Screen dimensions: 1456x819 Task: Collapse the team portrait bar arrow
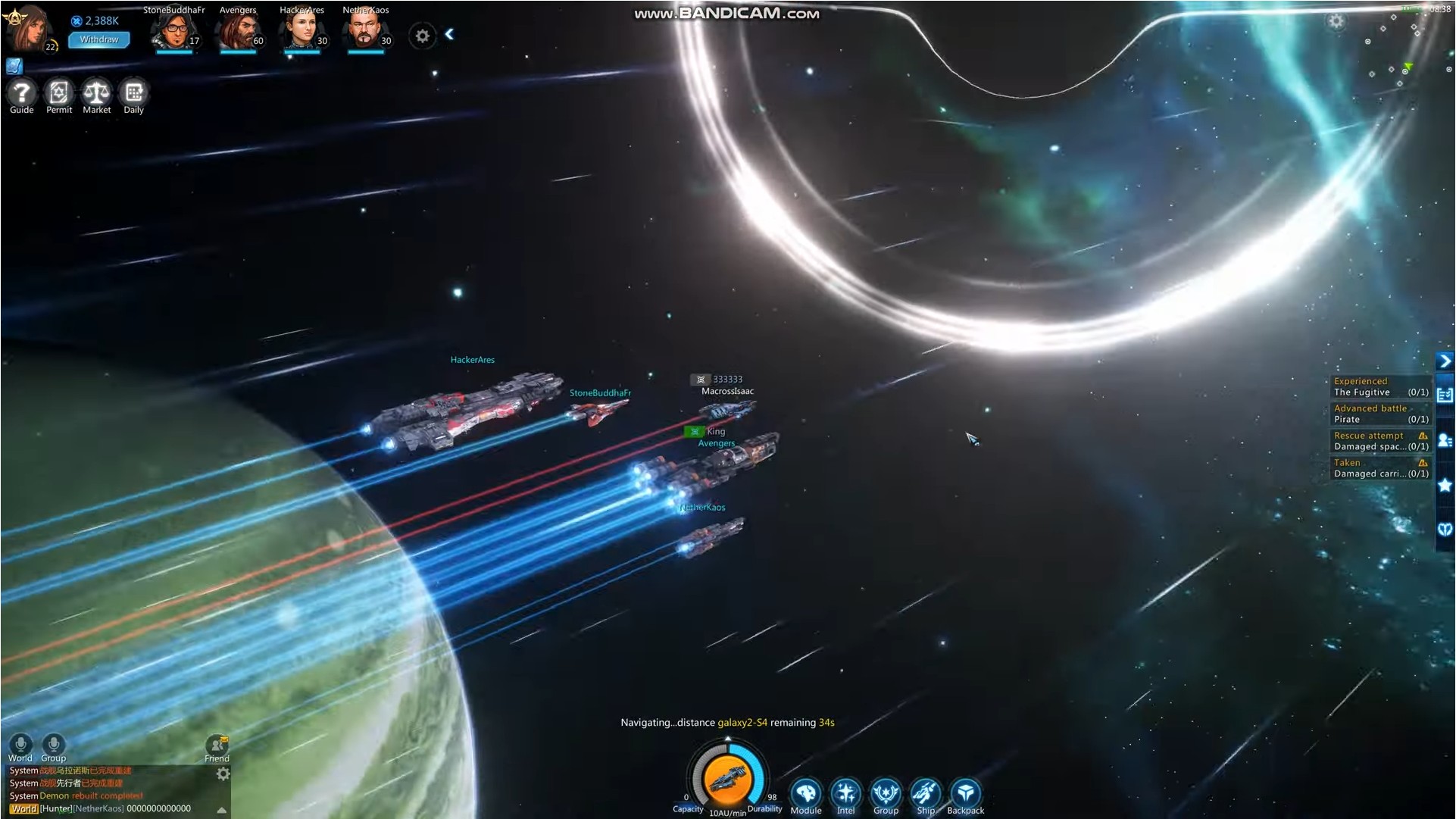click(449, 34)
